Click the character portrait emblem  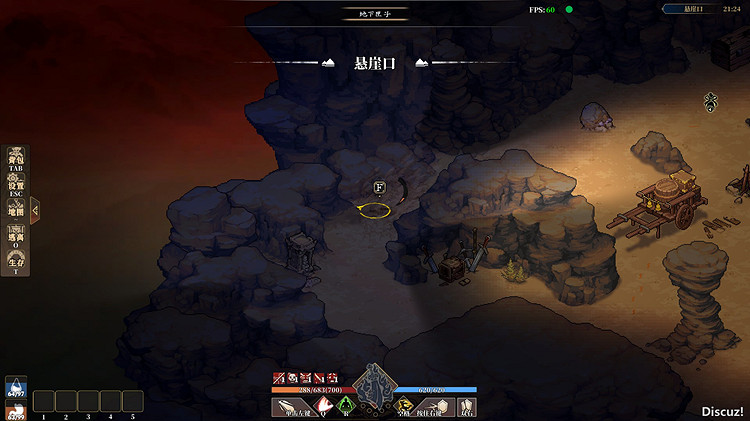pos(375,385)
